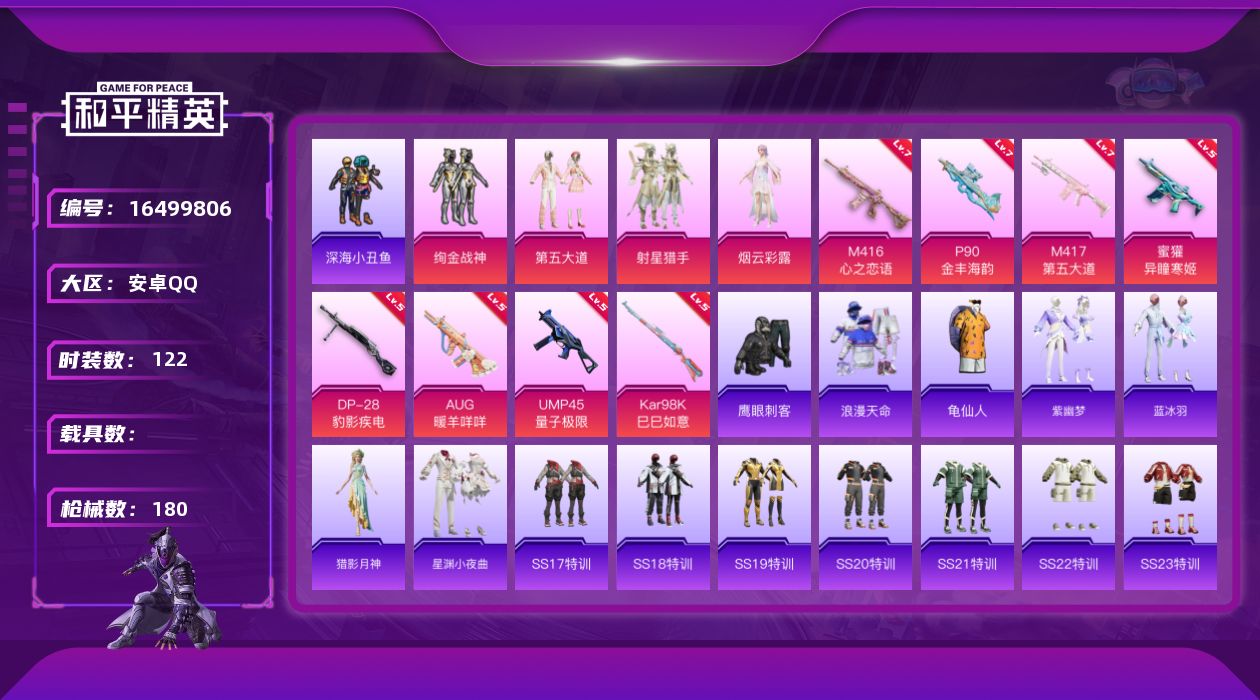Choose the 紫幽梦 outfit card
The width and height of the screenshot is (1260, 700).
1068,364
